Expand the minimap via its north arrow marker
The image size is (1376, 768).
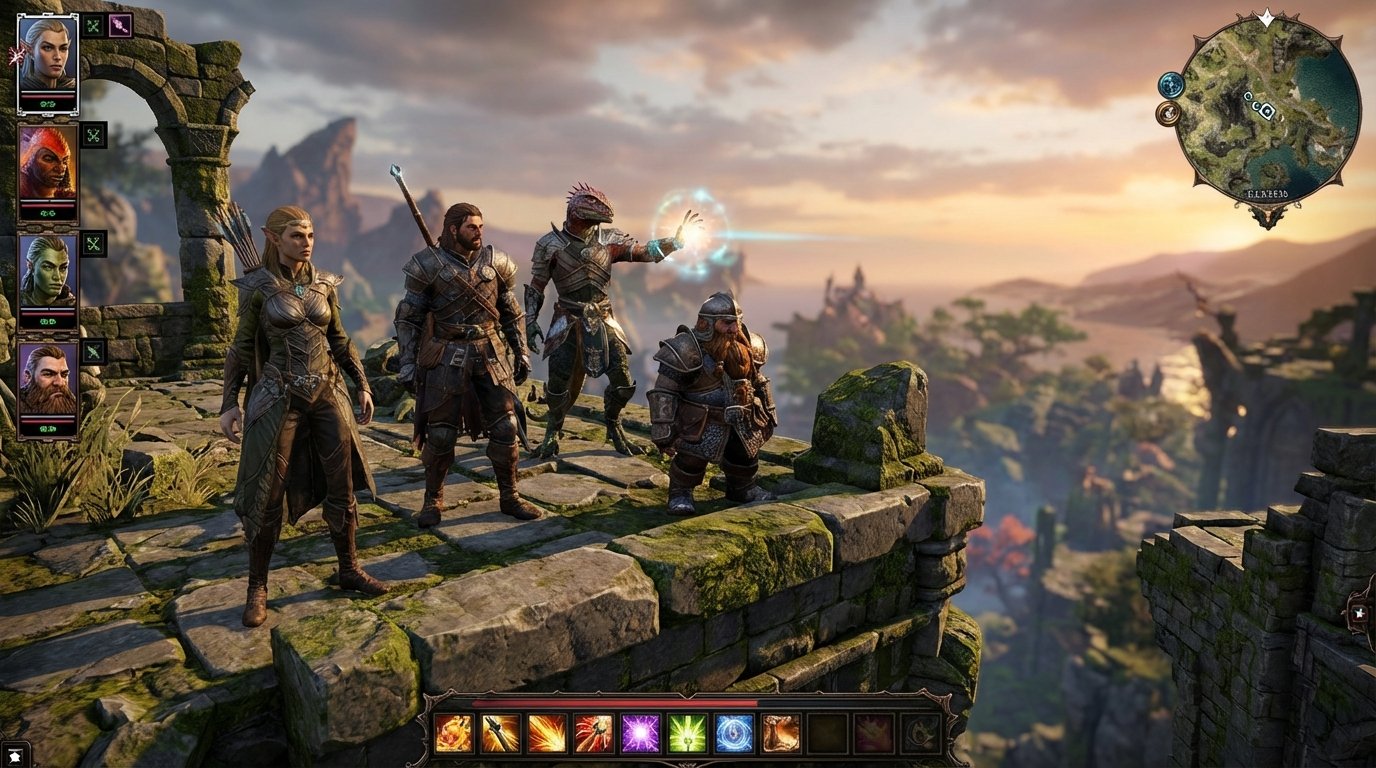pyautogui.click(x=1264, y=18)
